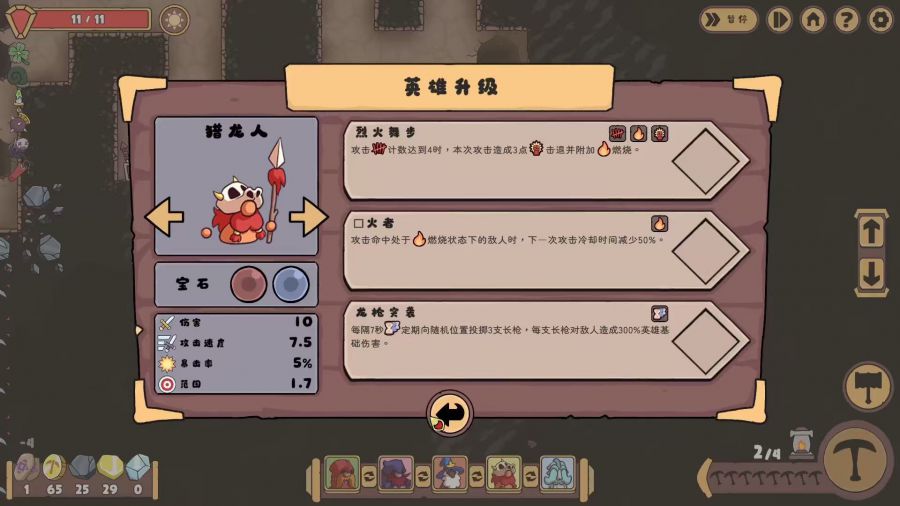Activate the hammer build button
This screenshot has width=900, height=506.
867,387
